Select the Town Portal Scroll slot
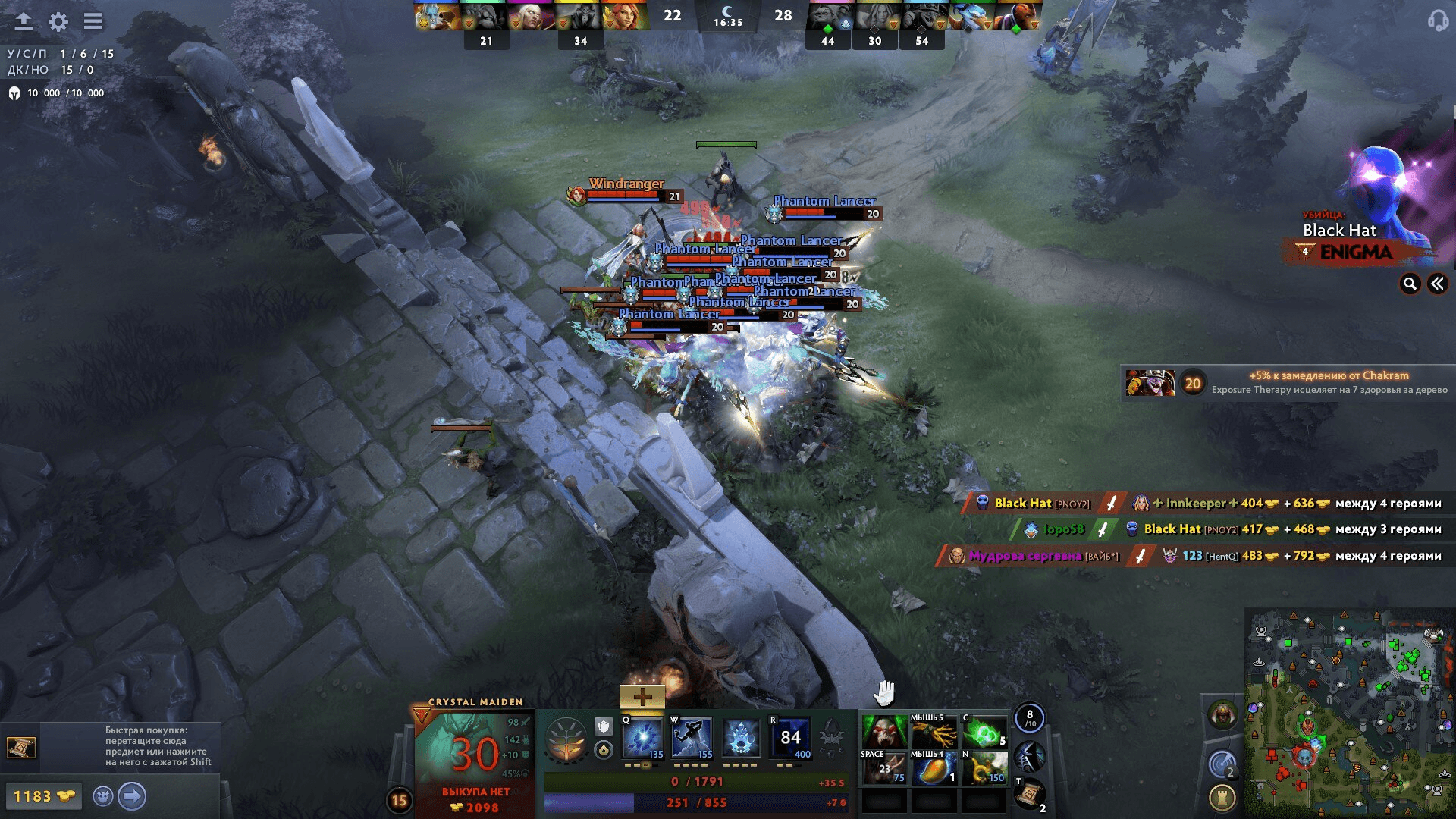The height and width of the screenshot is (819, 1456). pyautogui.click(x=1030, y=795)
